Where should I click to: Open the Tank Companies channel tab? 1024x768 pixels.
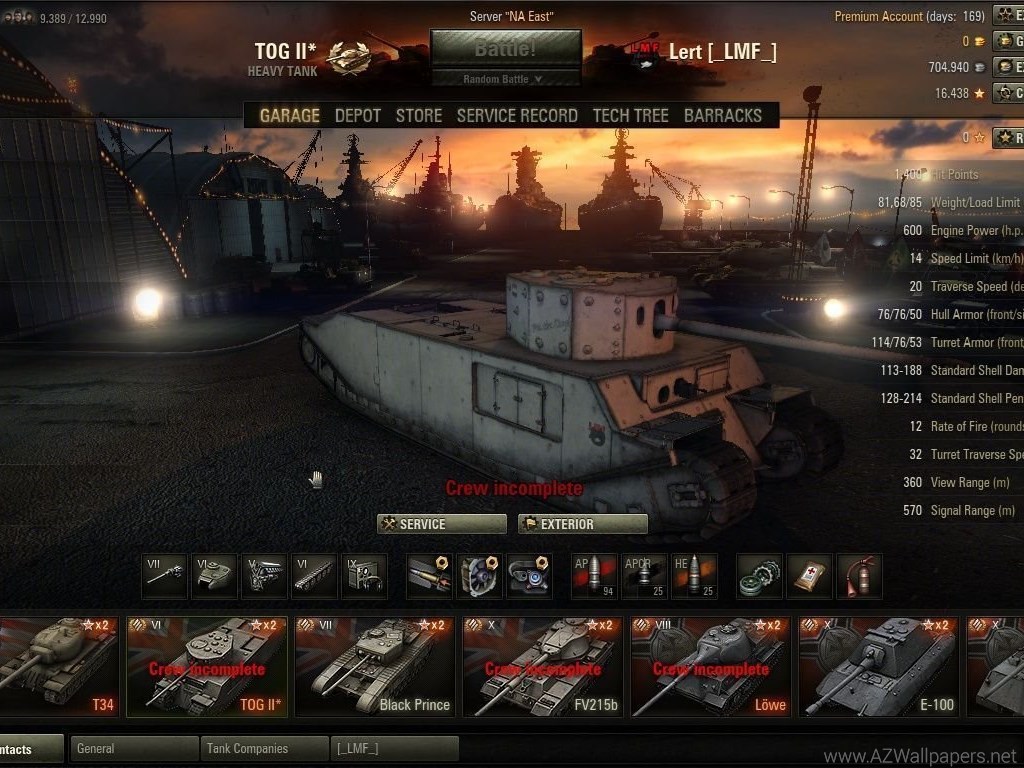pyautogui.click(x=264, y=748)
